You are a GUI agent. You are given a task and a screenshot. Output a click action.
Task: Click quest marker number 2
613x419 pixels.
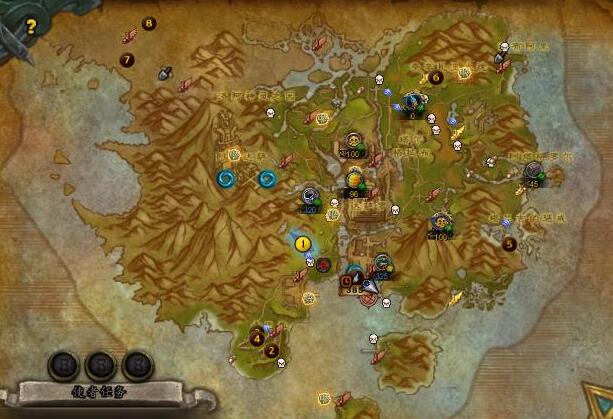click(x=272, y=351)
